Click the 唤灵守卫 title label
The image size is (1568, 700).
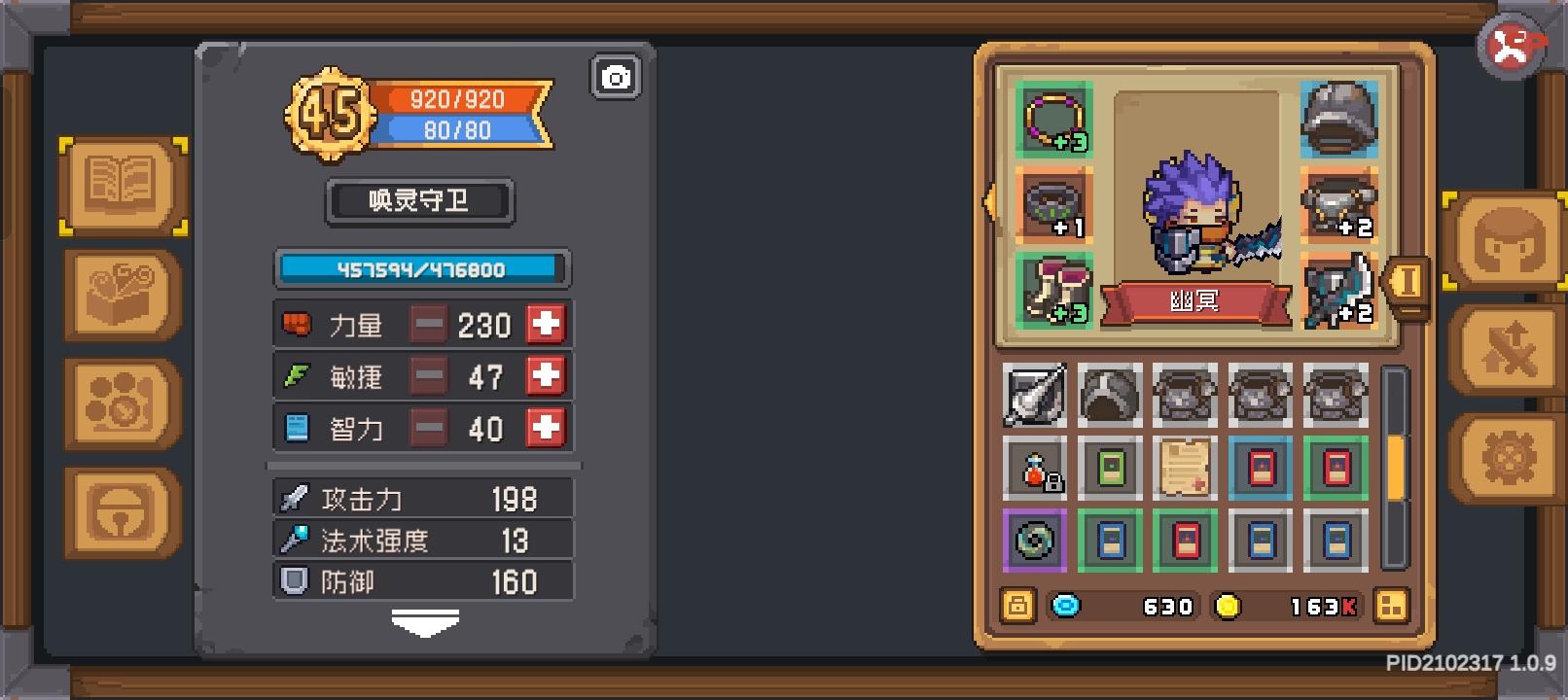point(419,201)
